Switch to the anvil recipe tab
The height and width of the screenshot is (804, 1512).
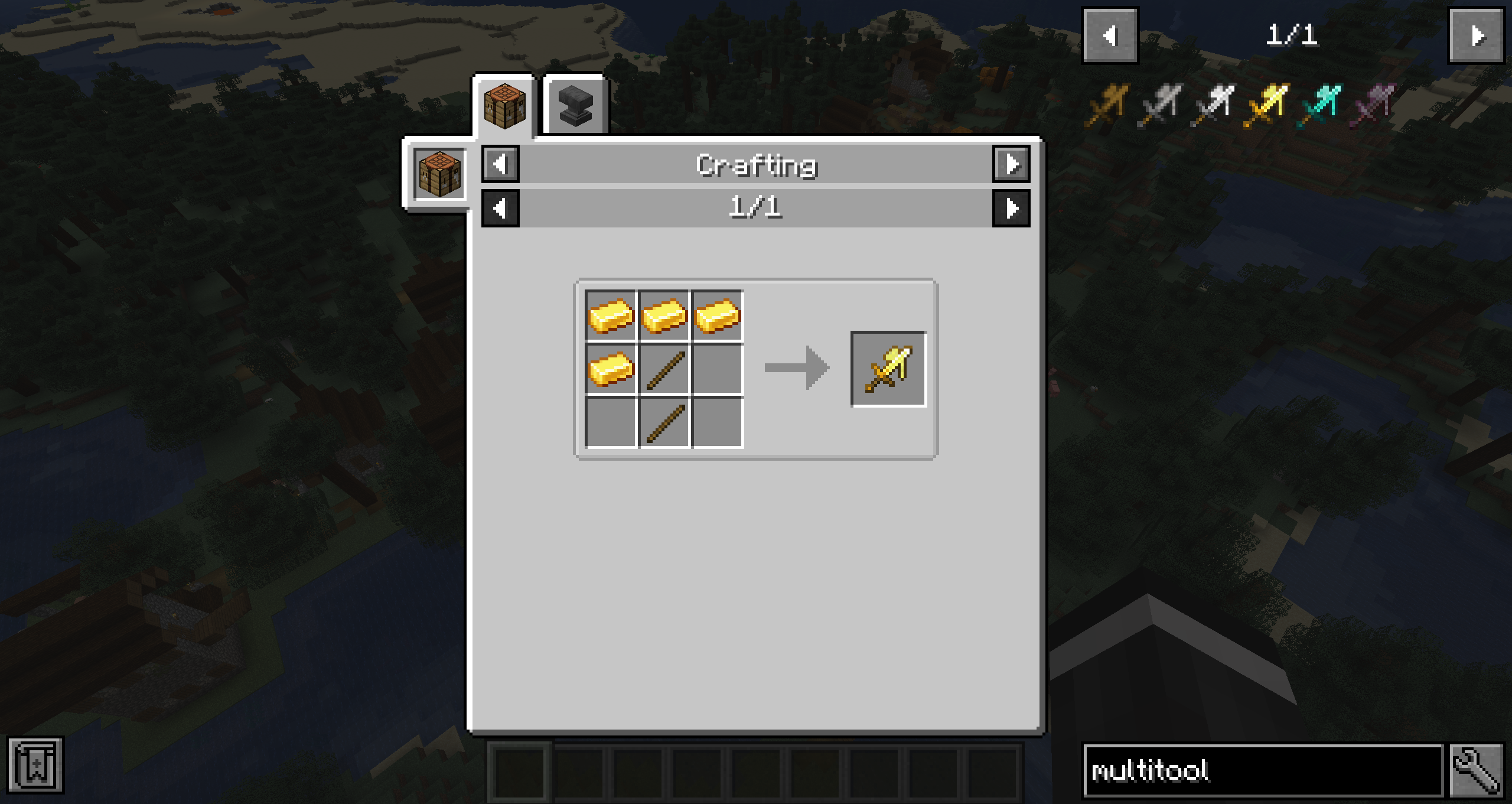point(575,105)
